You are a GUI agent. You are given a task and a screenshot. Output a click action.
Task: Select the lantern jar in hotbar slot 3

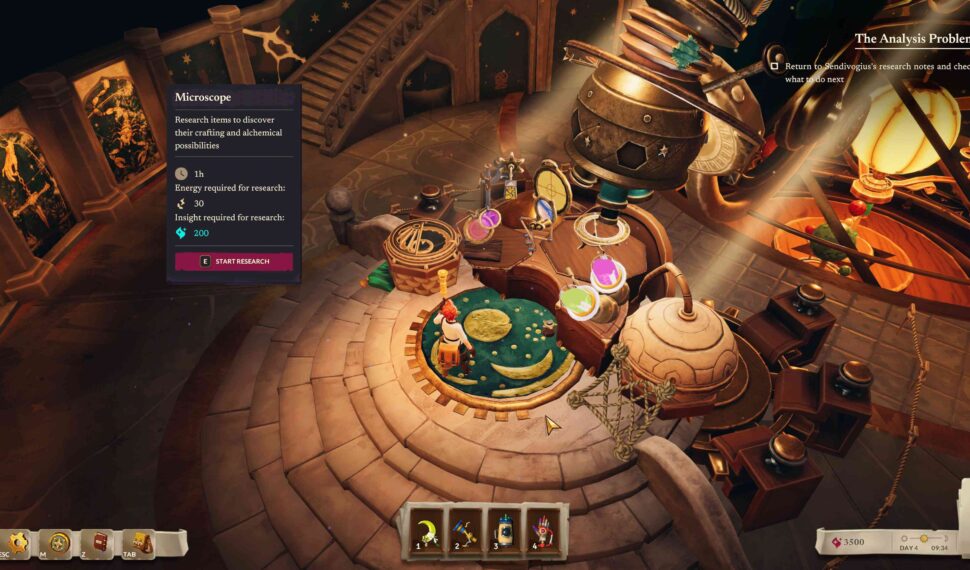pos(503,527)
